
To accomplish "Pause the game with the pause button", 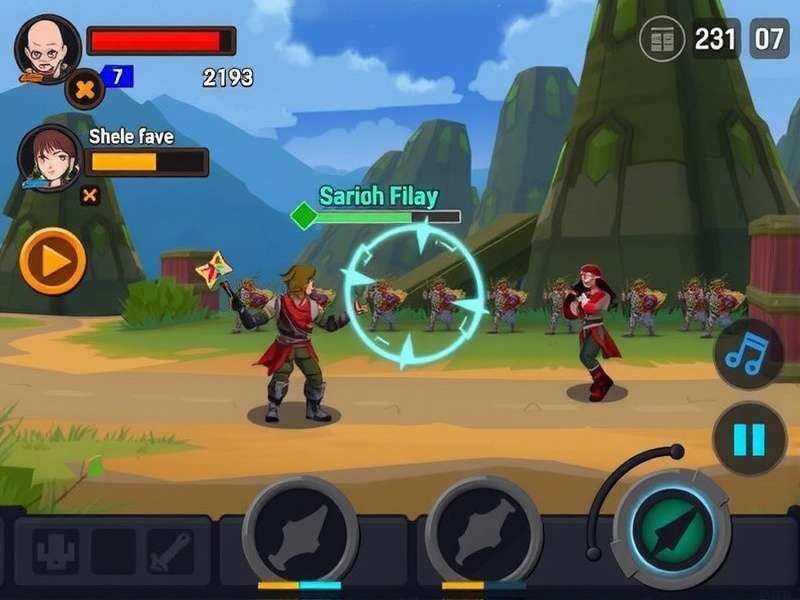I will pos(749,439).
